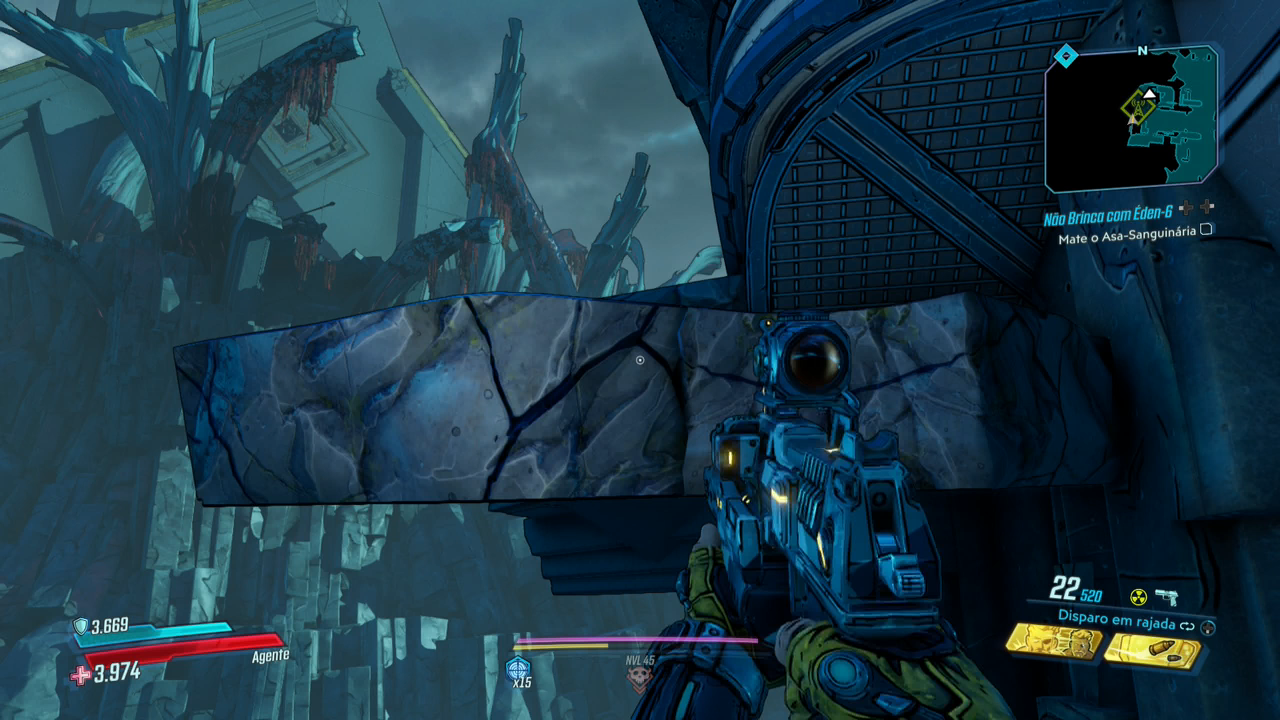Select the grenade icon showing x15
This screenshot has width=1280, height=720.
tap(518, 669)
